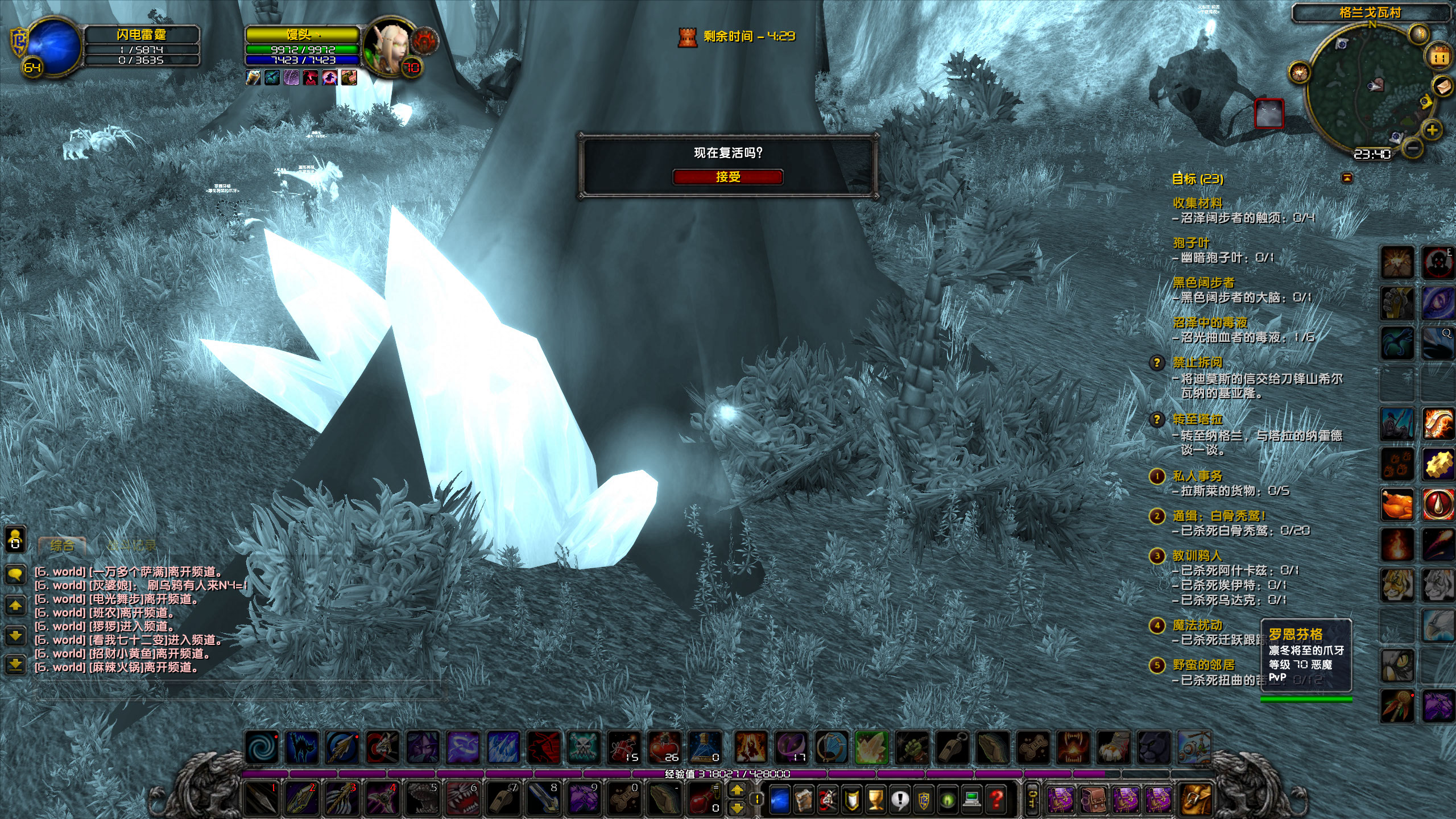
Task: Collapse the 目标 (23) objectives tracker
Action: [1197, 179]
